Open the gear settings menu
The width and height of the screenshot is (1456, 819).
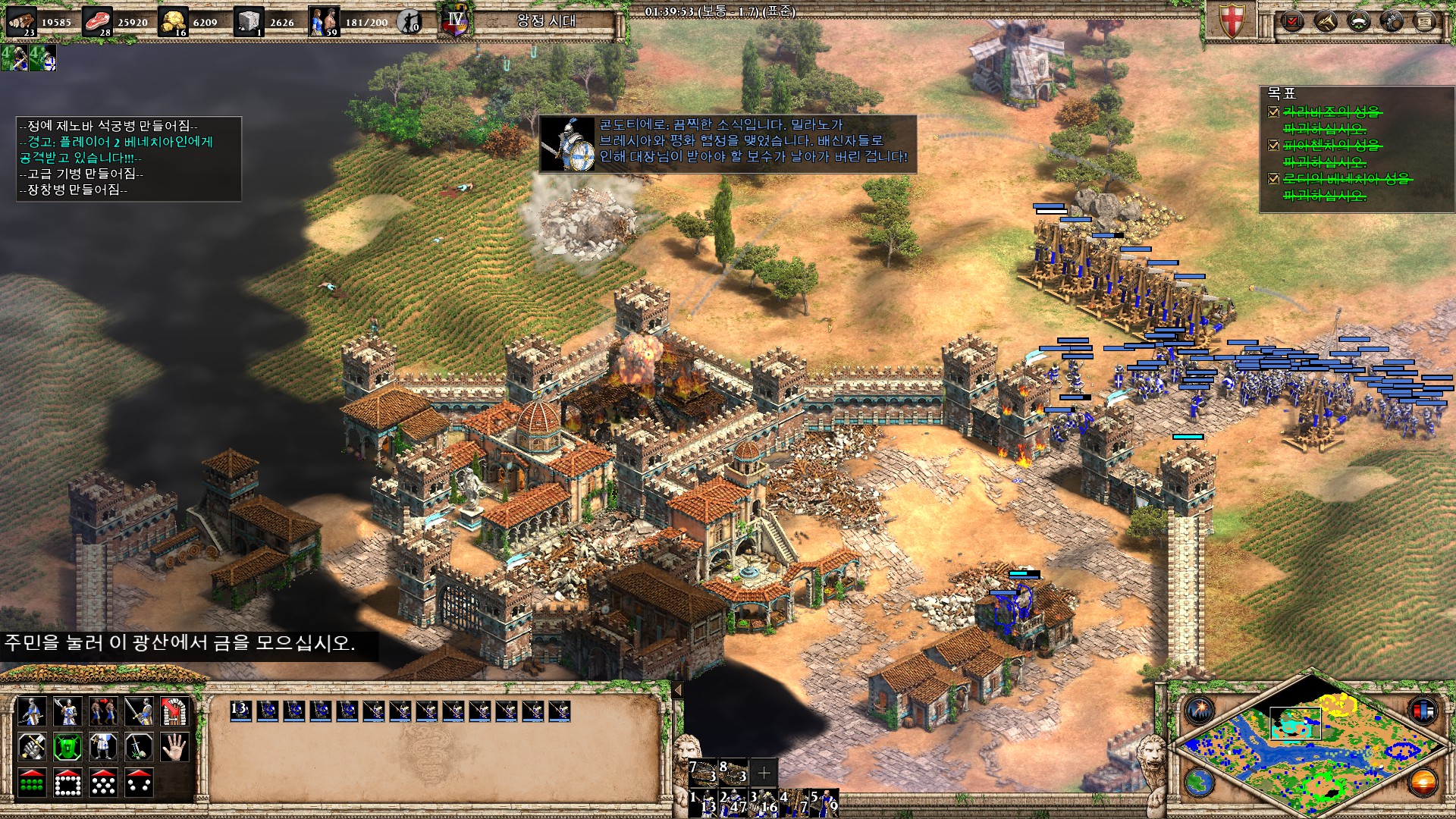pyautogui.click(x=1392, y=20)
